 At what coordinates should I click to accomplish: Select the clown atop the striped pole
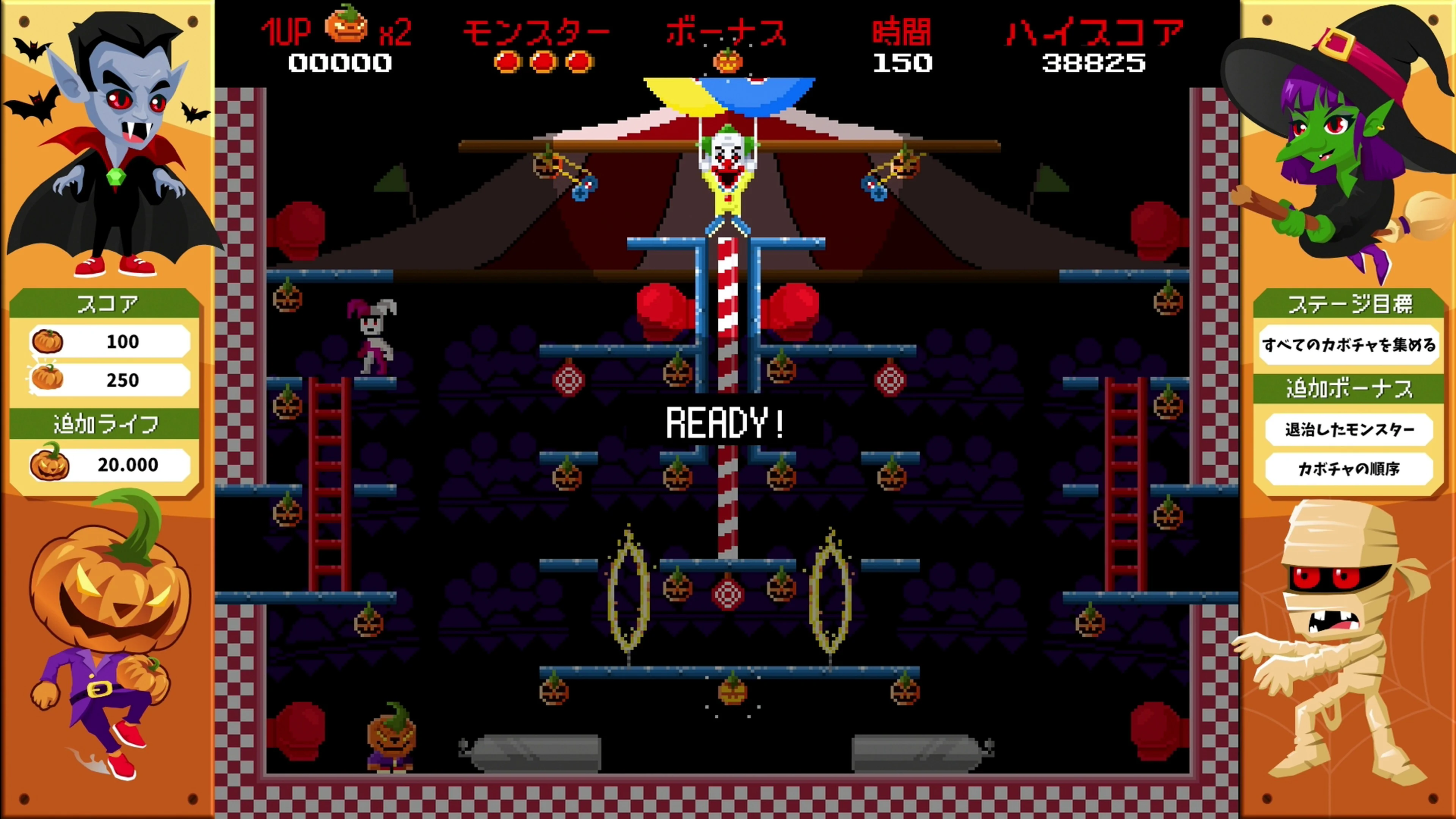pyautogui.click(x=728, y=169)
